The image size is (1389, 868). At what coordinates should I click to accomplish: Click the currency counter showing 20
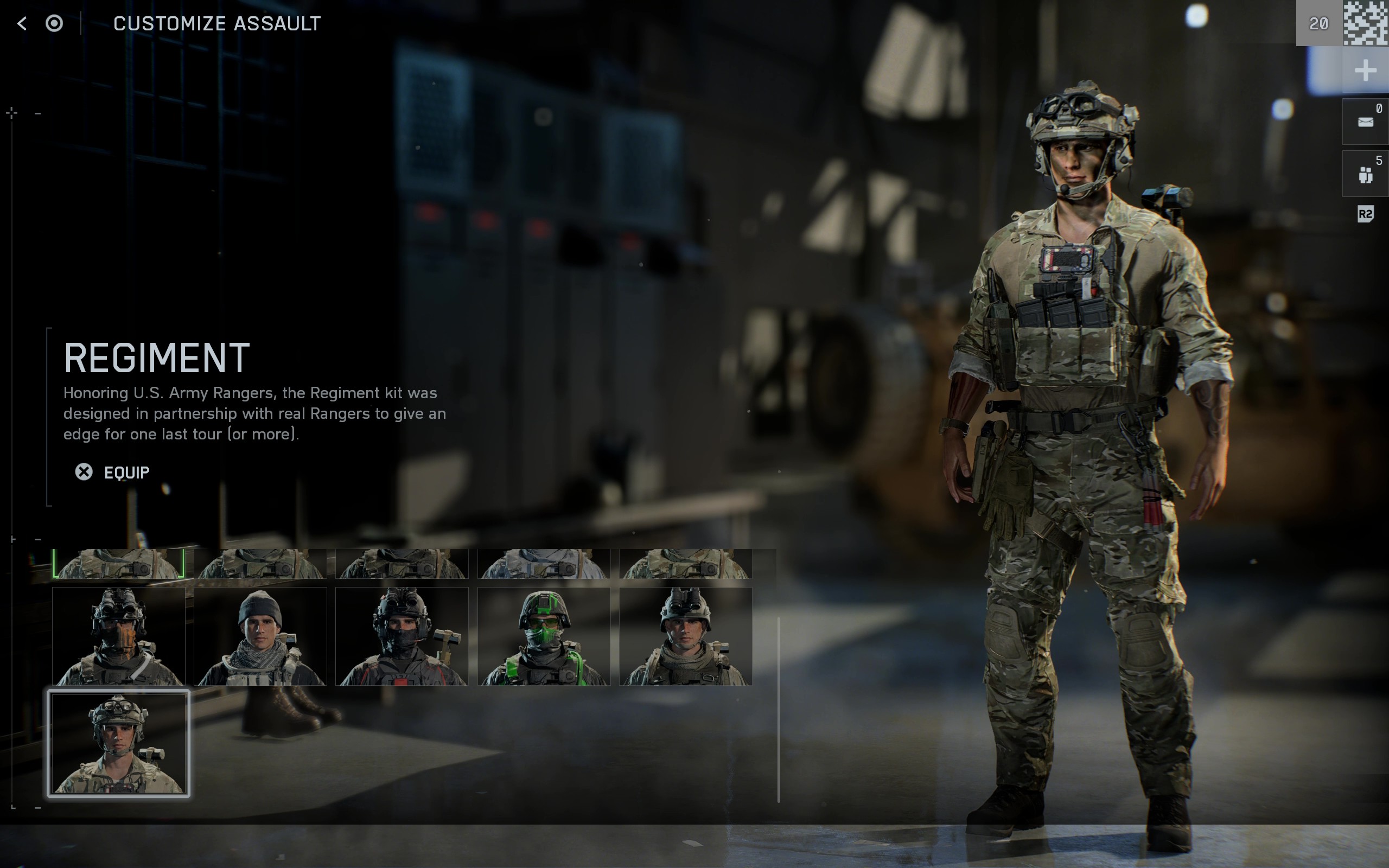coord(1319,23)
